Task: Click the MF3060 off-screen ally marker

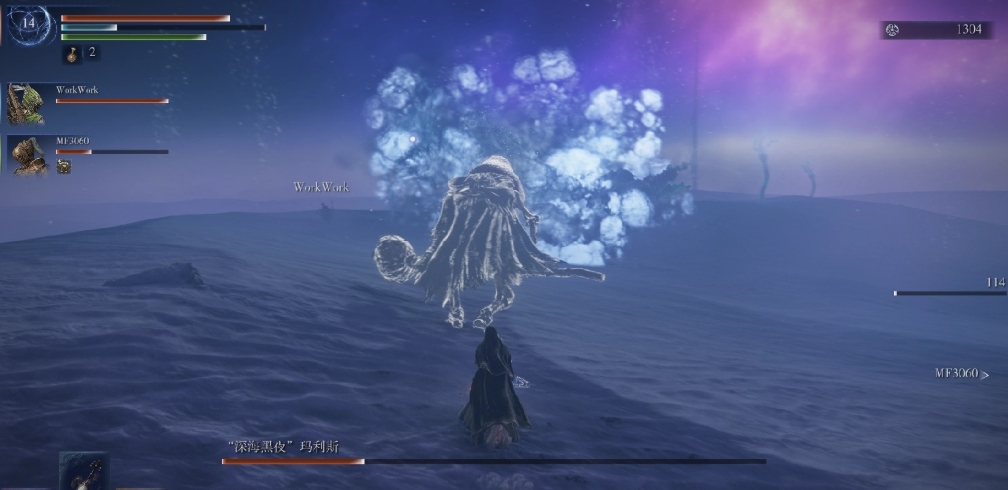Action: pos(961,374)
